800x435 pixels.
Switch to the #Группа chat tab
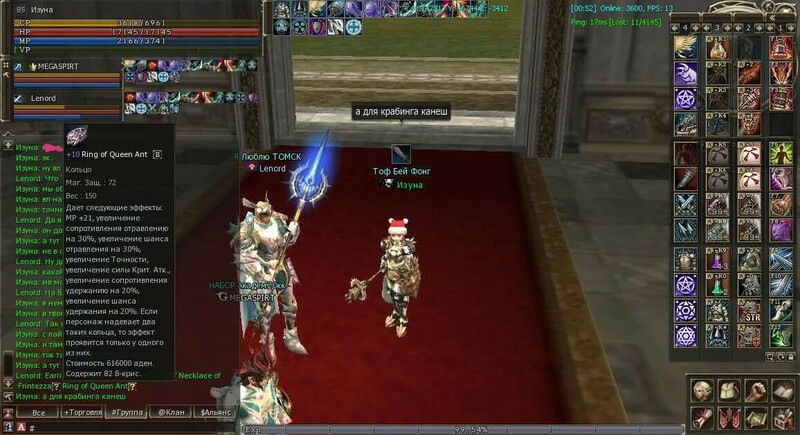coord(125,412)
